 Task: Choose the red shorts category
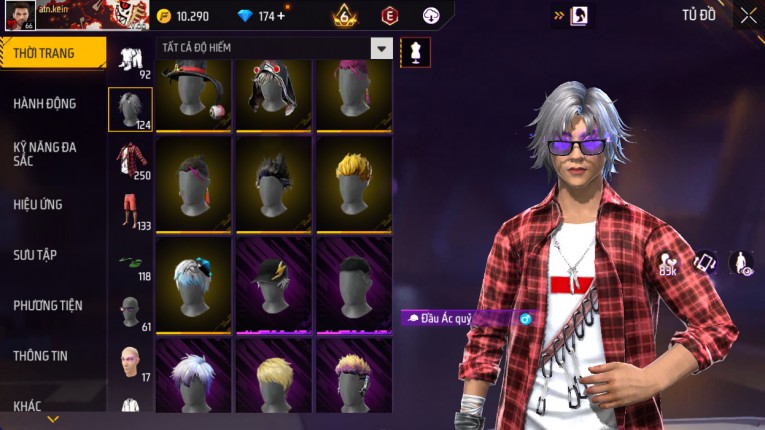[130, 211]
